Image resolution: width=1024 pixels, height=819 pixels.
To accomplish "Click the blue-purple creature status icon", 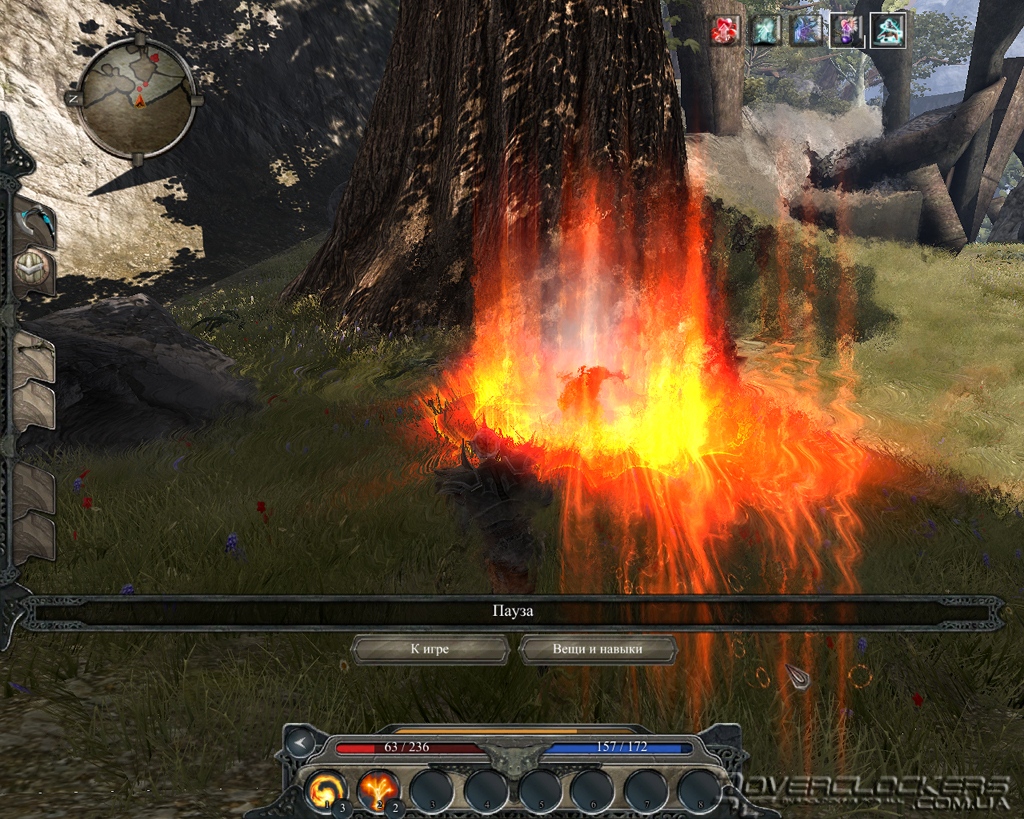I will [x=803, y=31].
